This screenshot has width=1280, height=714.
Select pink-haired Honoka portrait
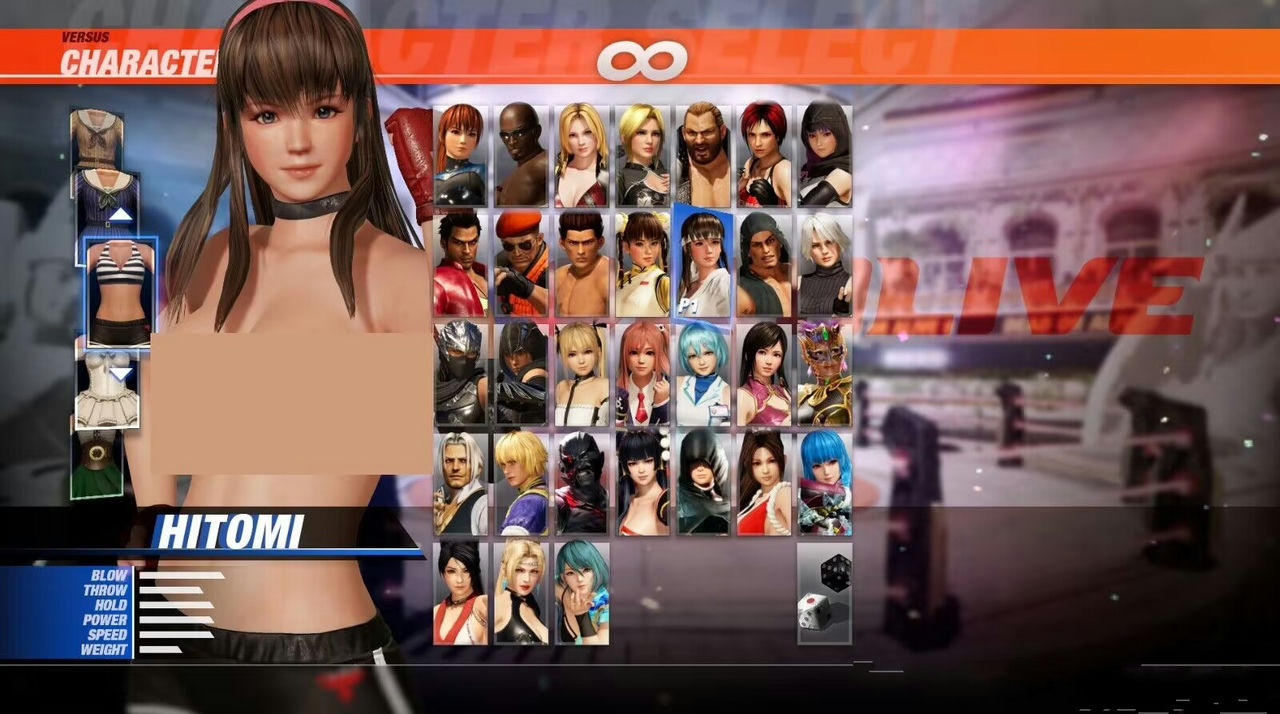pyautogui.click(x=642, y=374)
